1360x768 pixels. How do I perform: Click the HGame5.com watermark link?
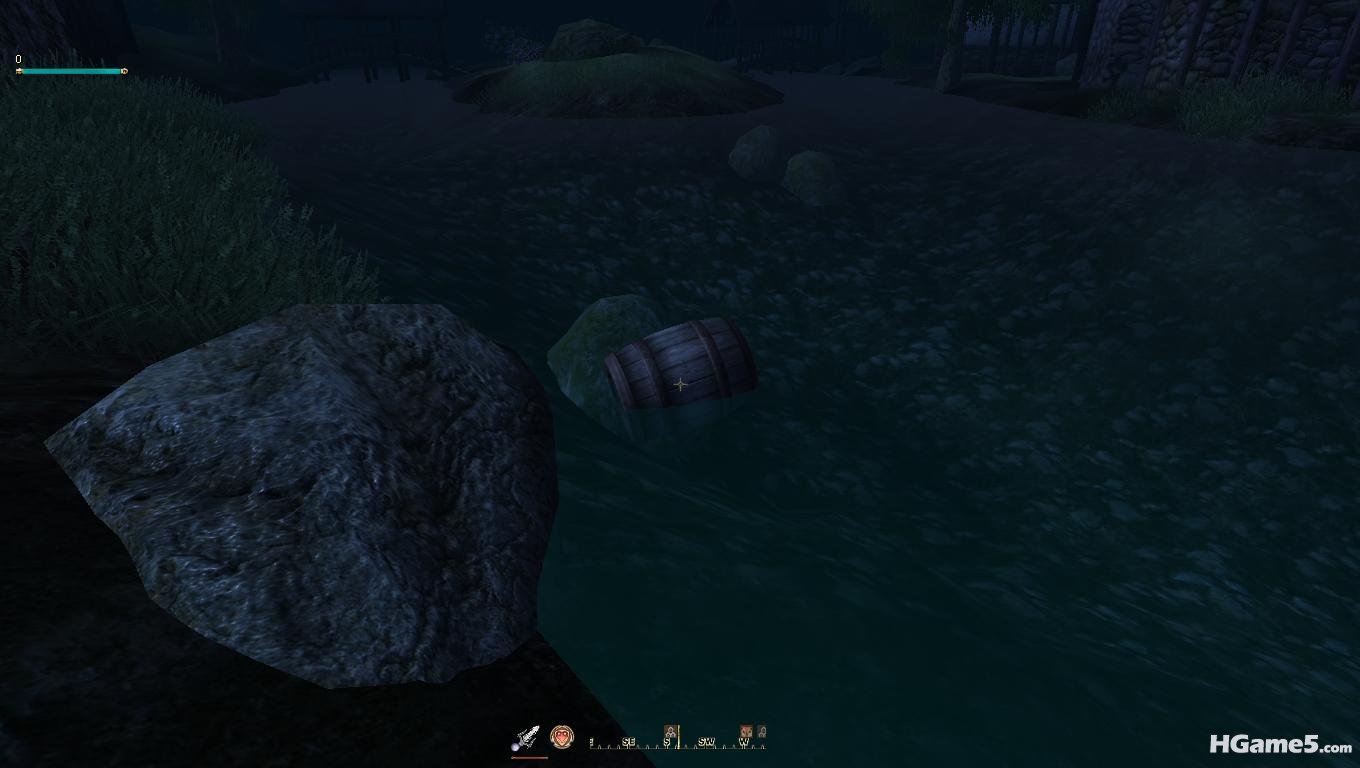[x=1280, y=744]
